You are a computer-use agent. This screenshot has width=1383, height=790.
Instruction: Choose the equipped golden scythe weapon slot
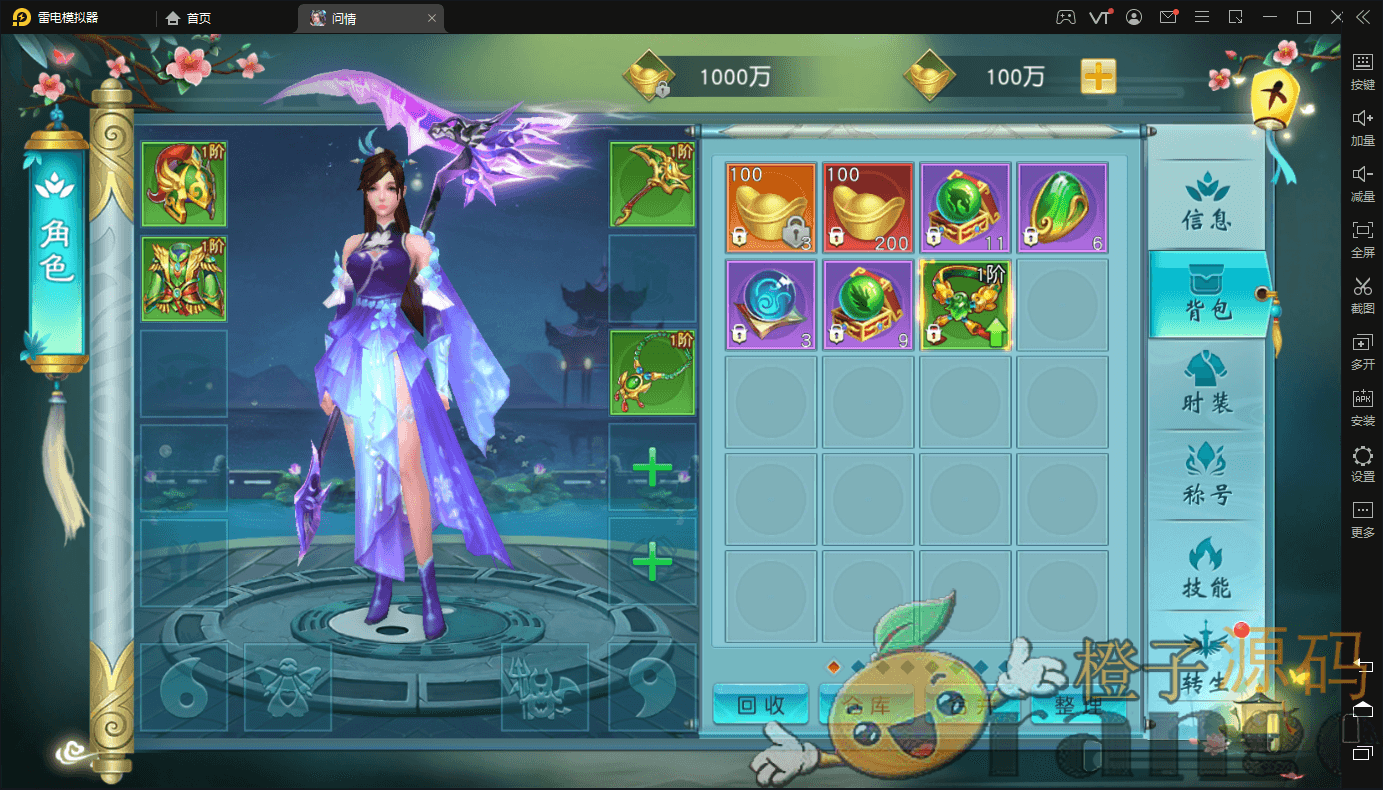click(x=652, y=184)
